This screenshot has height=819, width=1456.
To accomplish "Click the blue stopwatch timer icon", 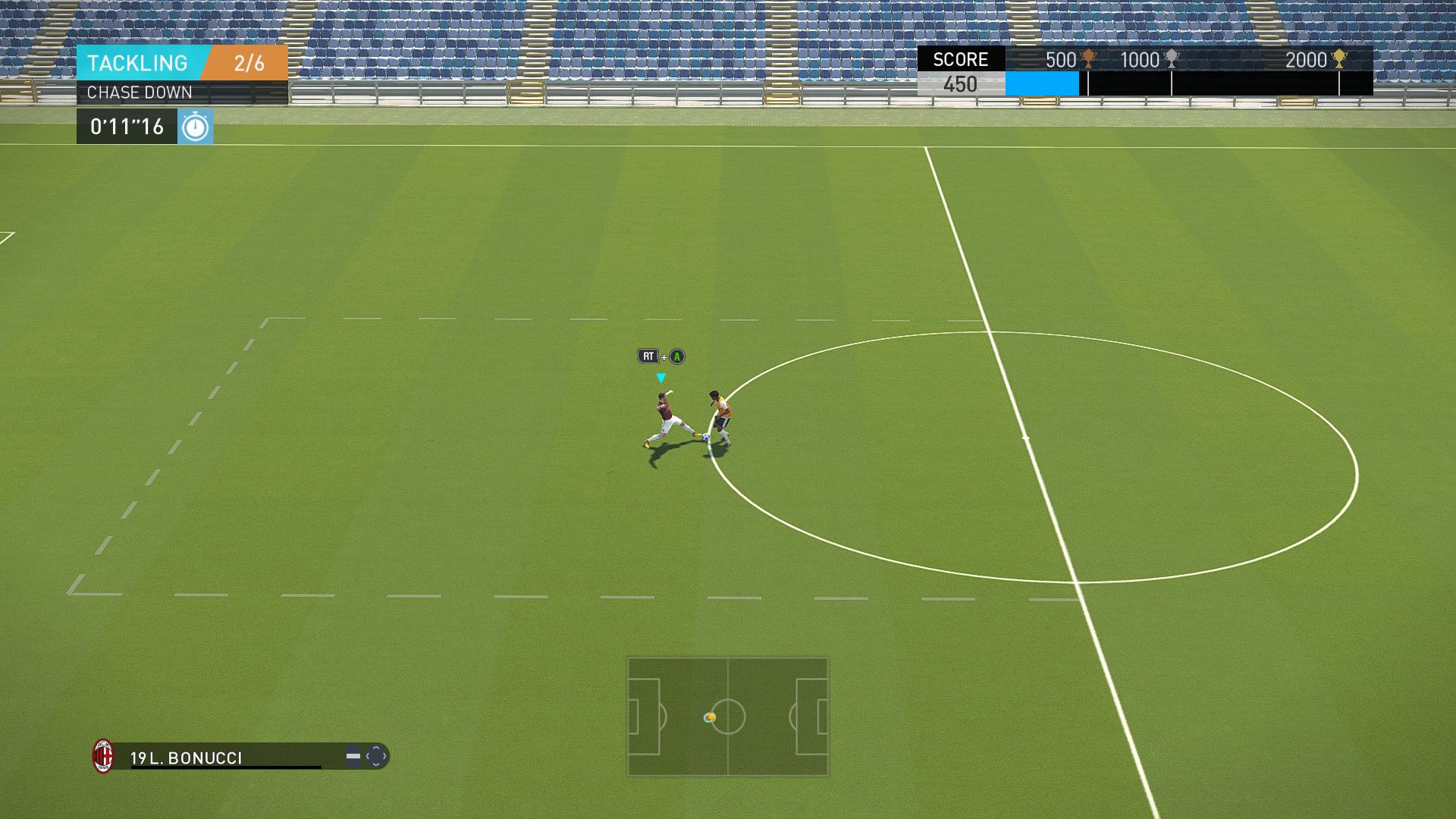I will pyautogui.click(x=196, y=127).
